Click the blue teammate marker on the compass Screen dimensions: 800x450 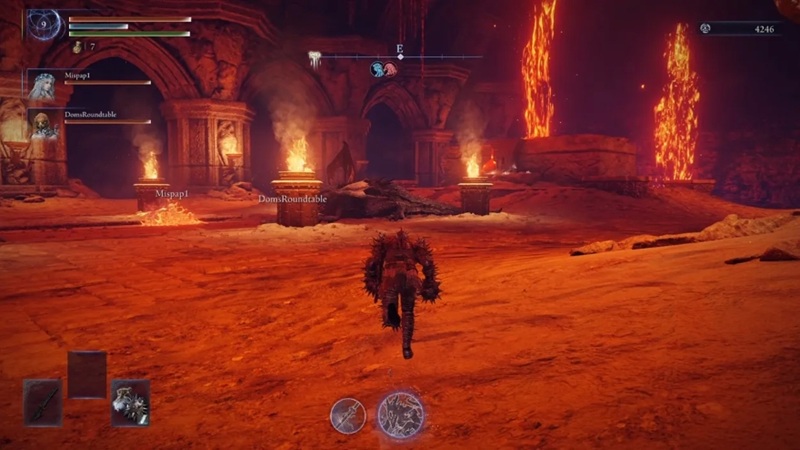[x=378, y=69]
